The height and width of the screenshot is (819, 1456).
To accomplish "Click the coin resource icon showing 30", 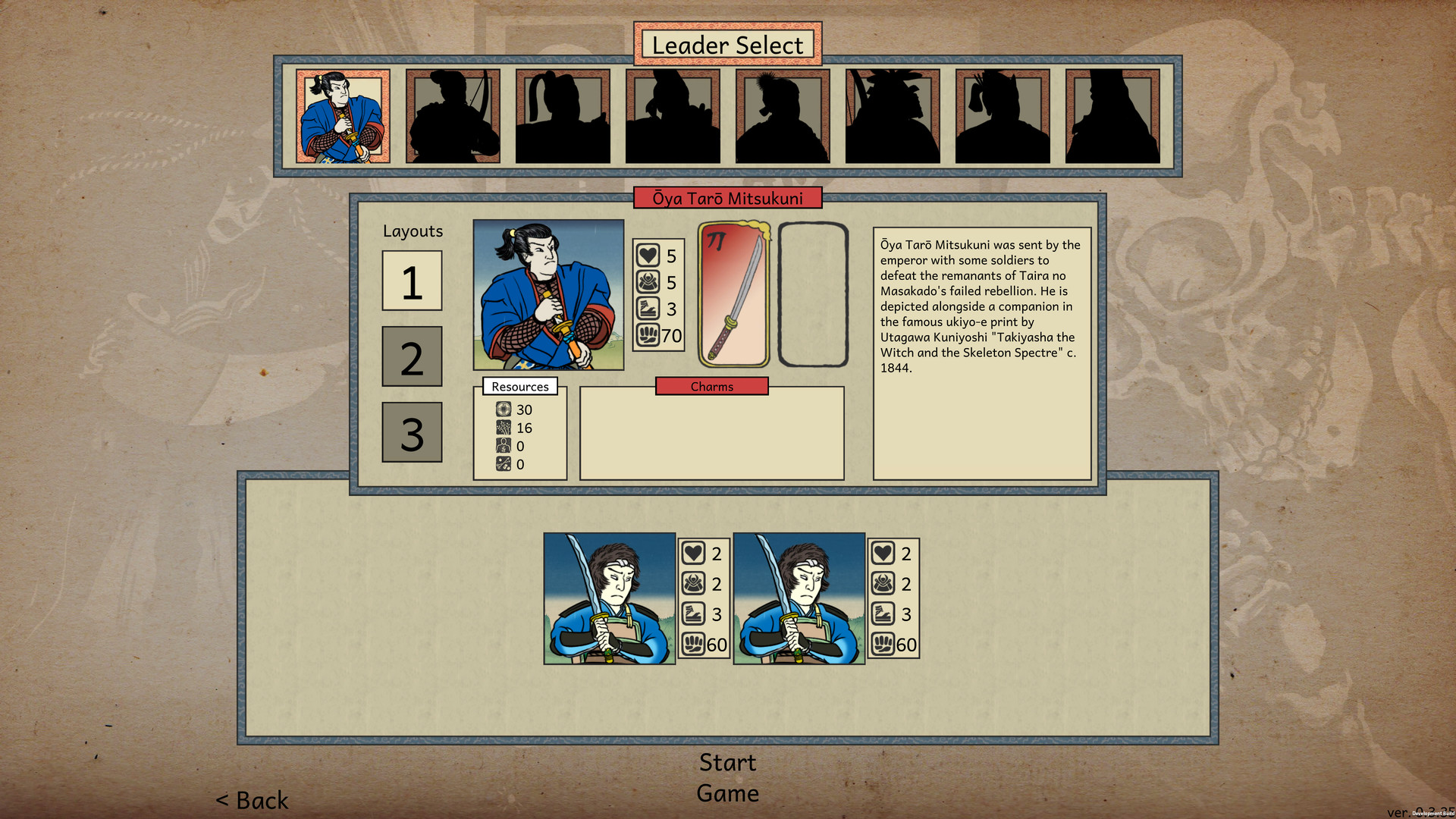I will [x=502, y=409].
